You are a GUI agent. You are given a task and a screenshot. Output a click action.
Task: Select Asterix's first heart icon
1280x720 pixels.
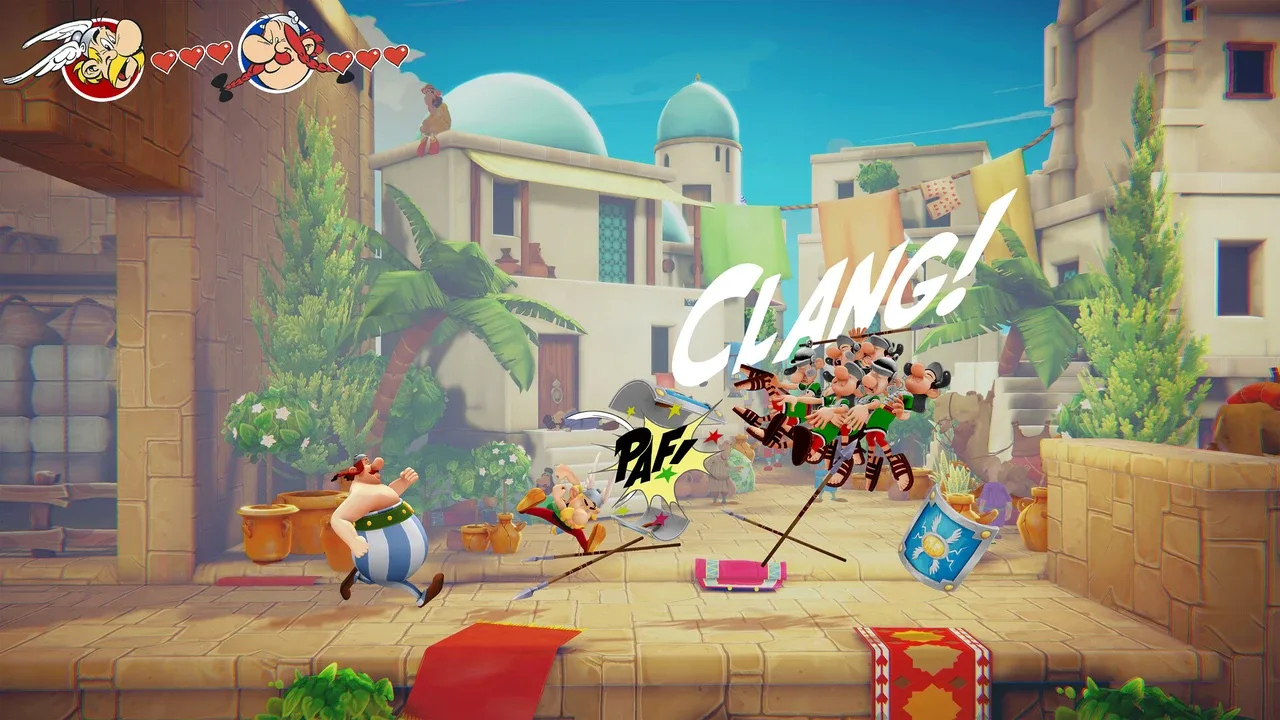click(164, 58)
